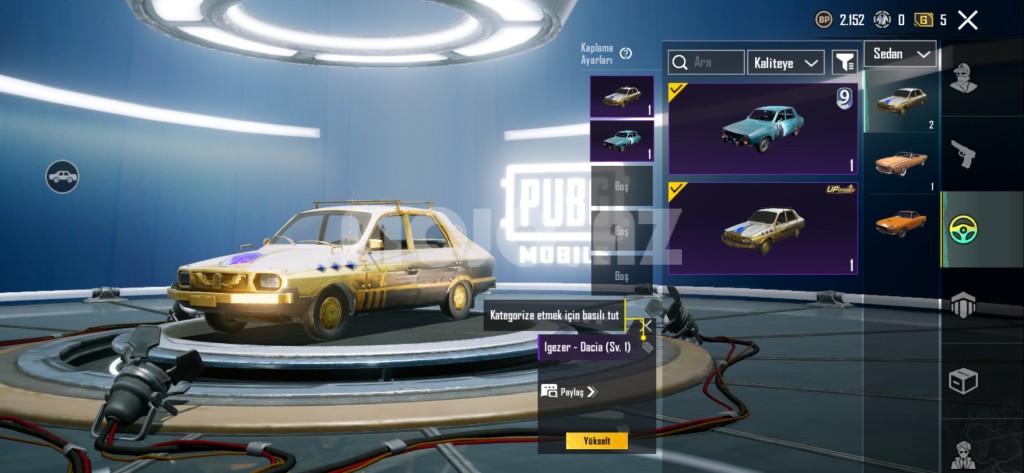Screen dimensions: 1024x473
Task: Toggle the car view icon on the left
Action: click(x=62, y=177)
